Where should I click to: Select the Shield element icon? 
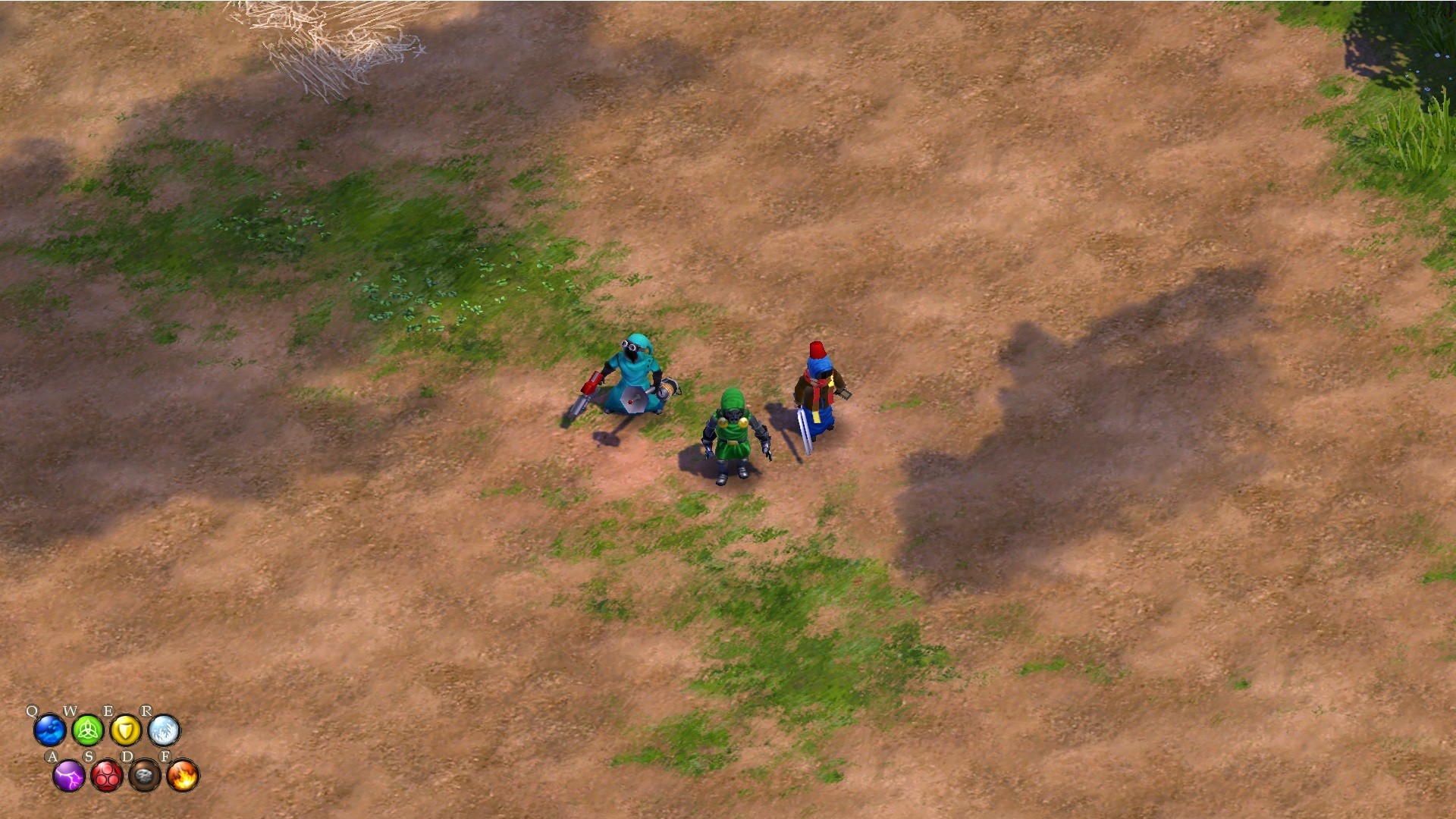click(x=127, y=730)
